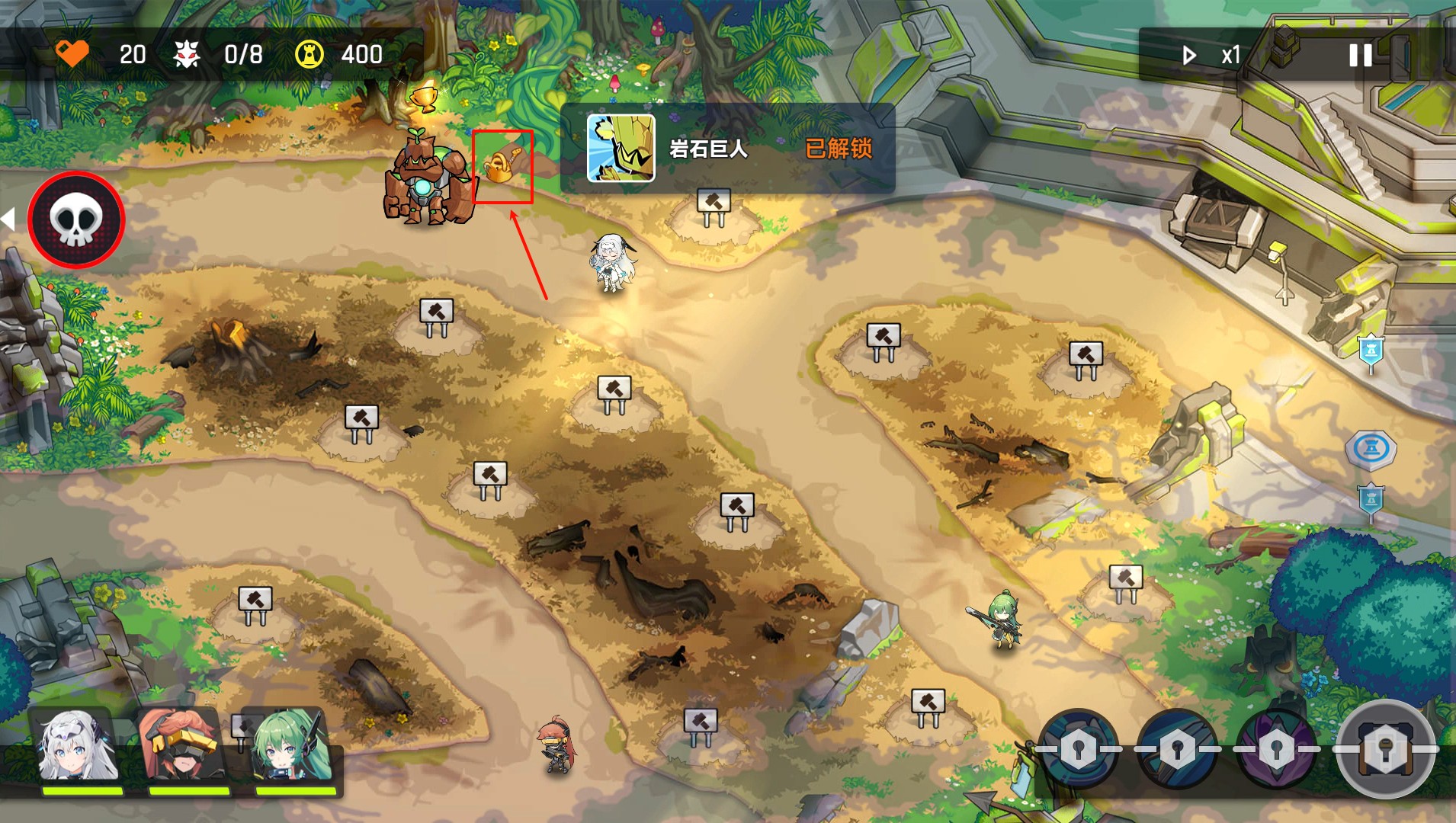Choose the red-haired visor hero portrait

[183, 748]
